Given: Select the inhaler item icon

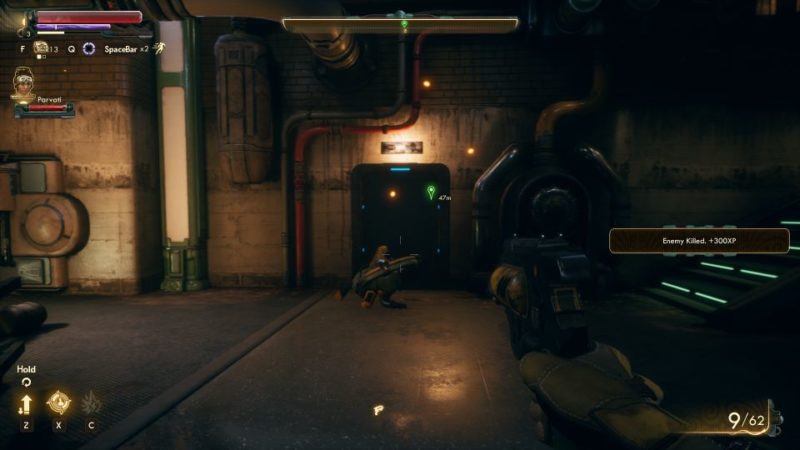Looking at the screenshot, I should point(41,47).
